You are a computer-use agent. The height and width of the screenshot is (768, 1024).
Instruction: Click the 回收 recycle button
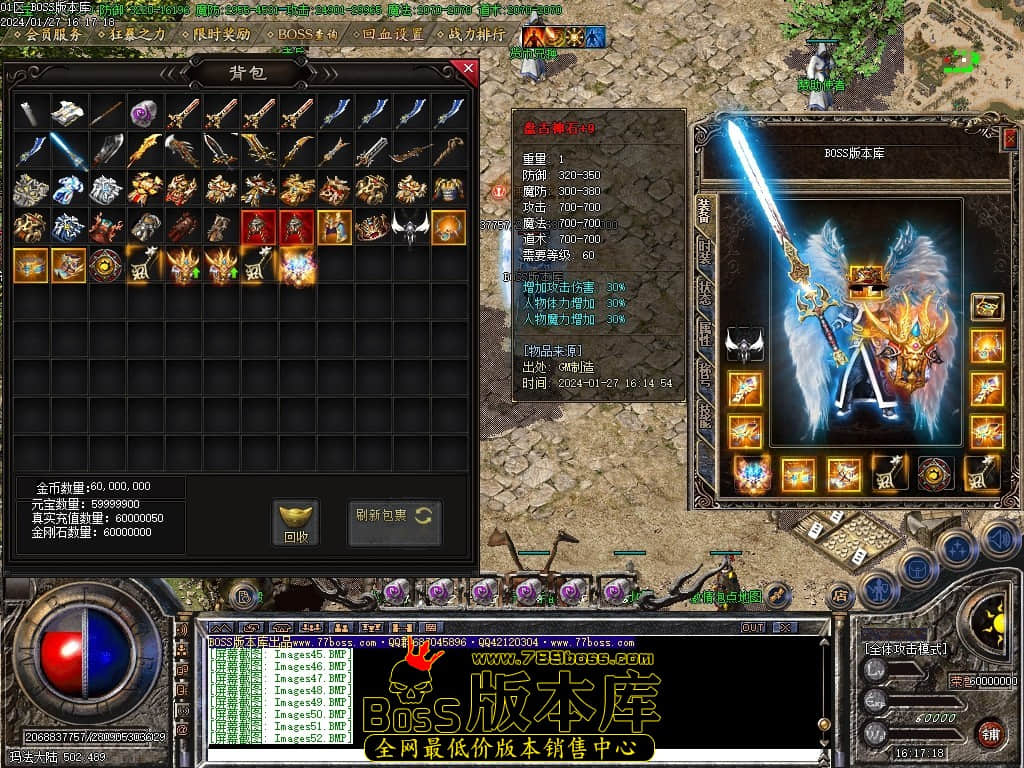tap(295, 524)
